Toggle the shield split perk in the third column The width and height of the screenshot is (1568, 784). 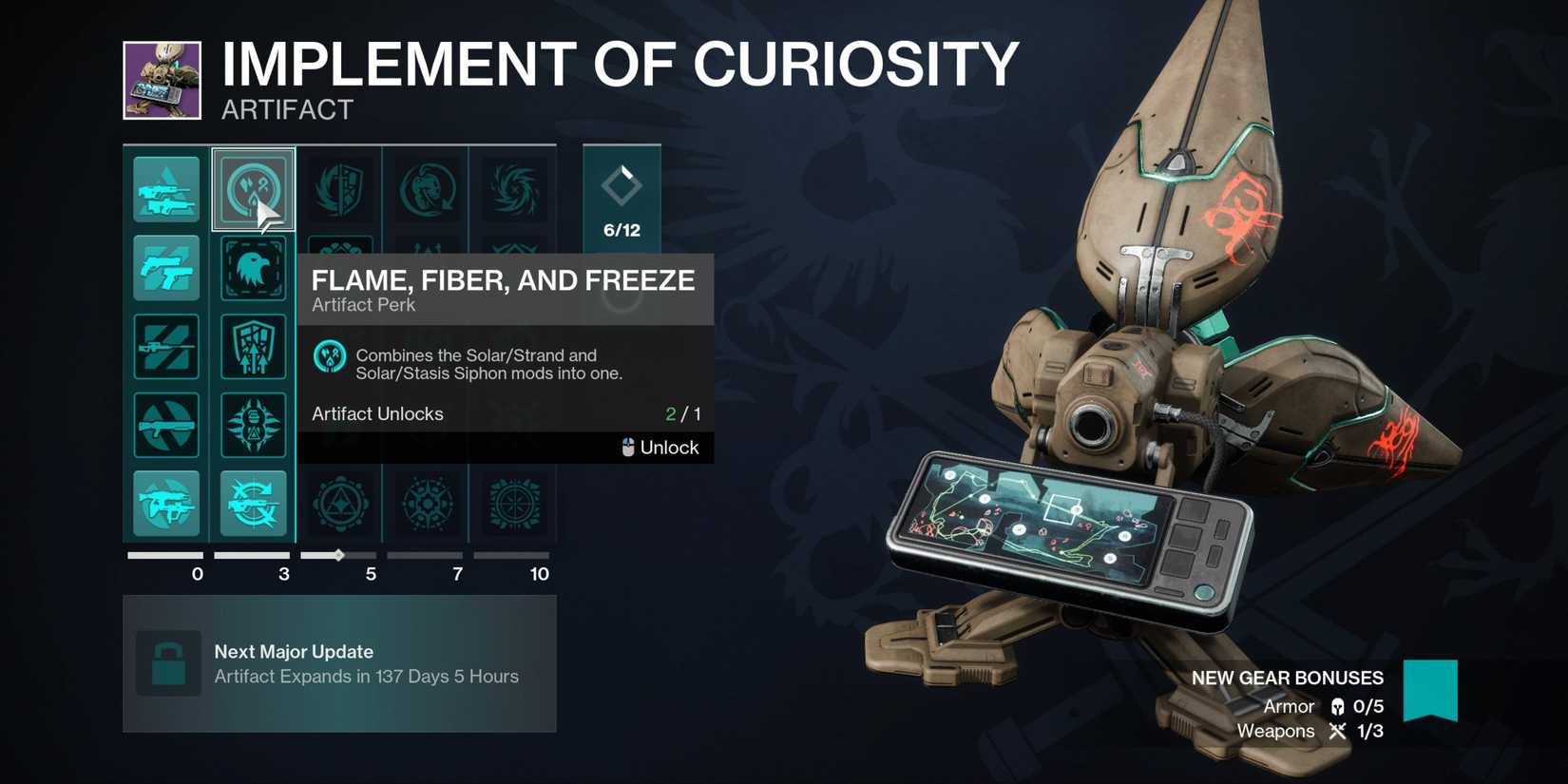[340, 189]
